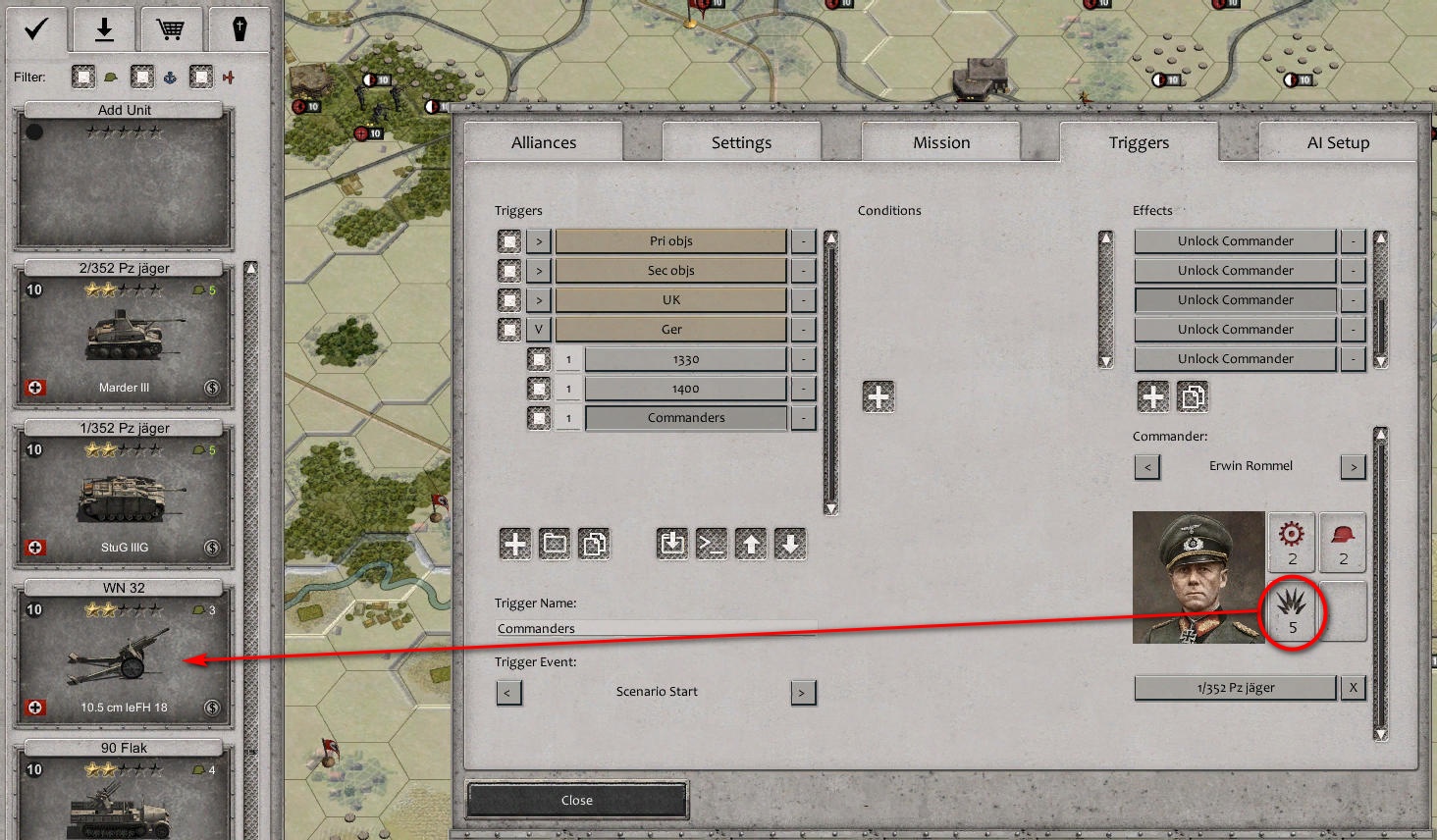1437x840 pixels.
Task: Remove 1/352 Pz jäger with the X button
Action: [x=1353, y=688]
